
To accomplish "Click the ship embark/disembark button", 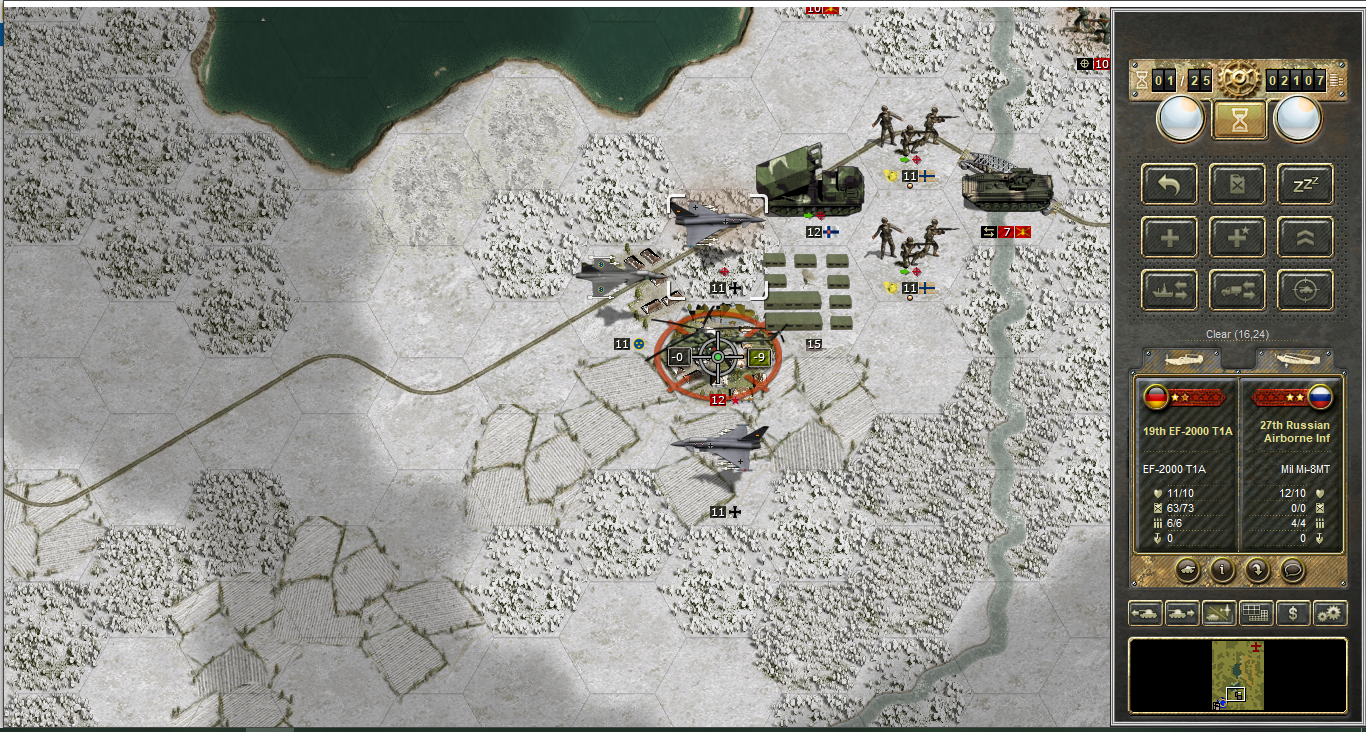I will coord(1170,290).
